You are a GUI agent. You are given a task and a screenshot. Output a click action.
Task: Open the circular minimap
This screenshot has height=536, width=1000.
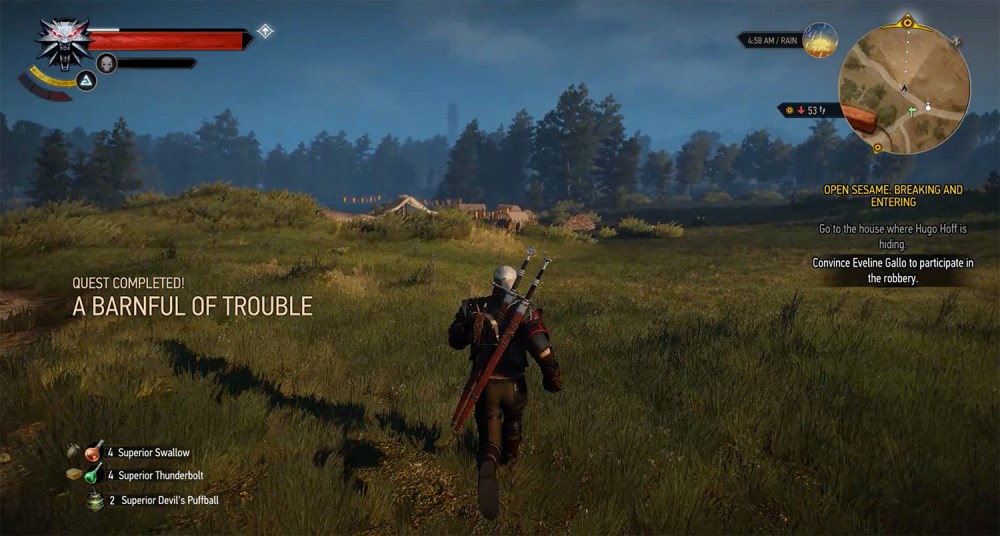pyautogui.click(x=904, y=87)
